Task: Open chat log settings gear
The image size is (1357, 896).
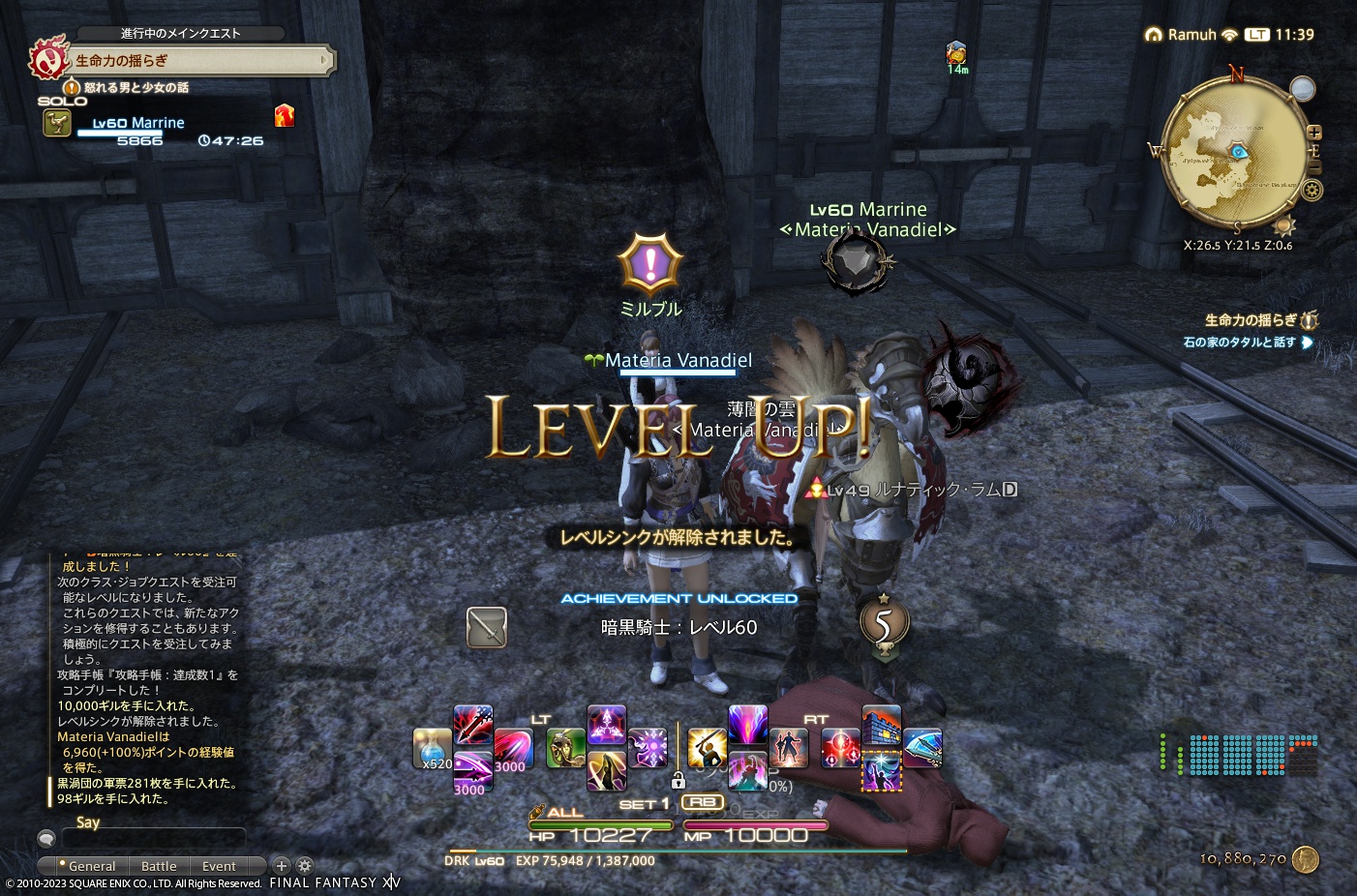Action: (x=304, y=866)
